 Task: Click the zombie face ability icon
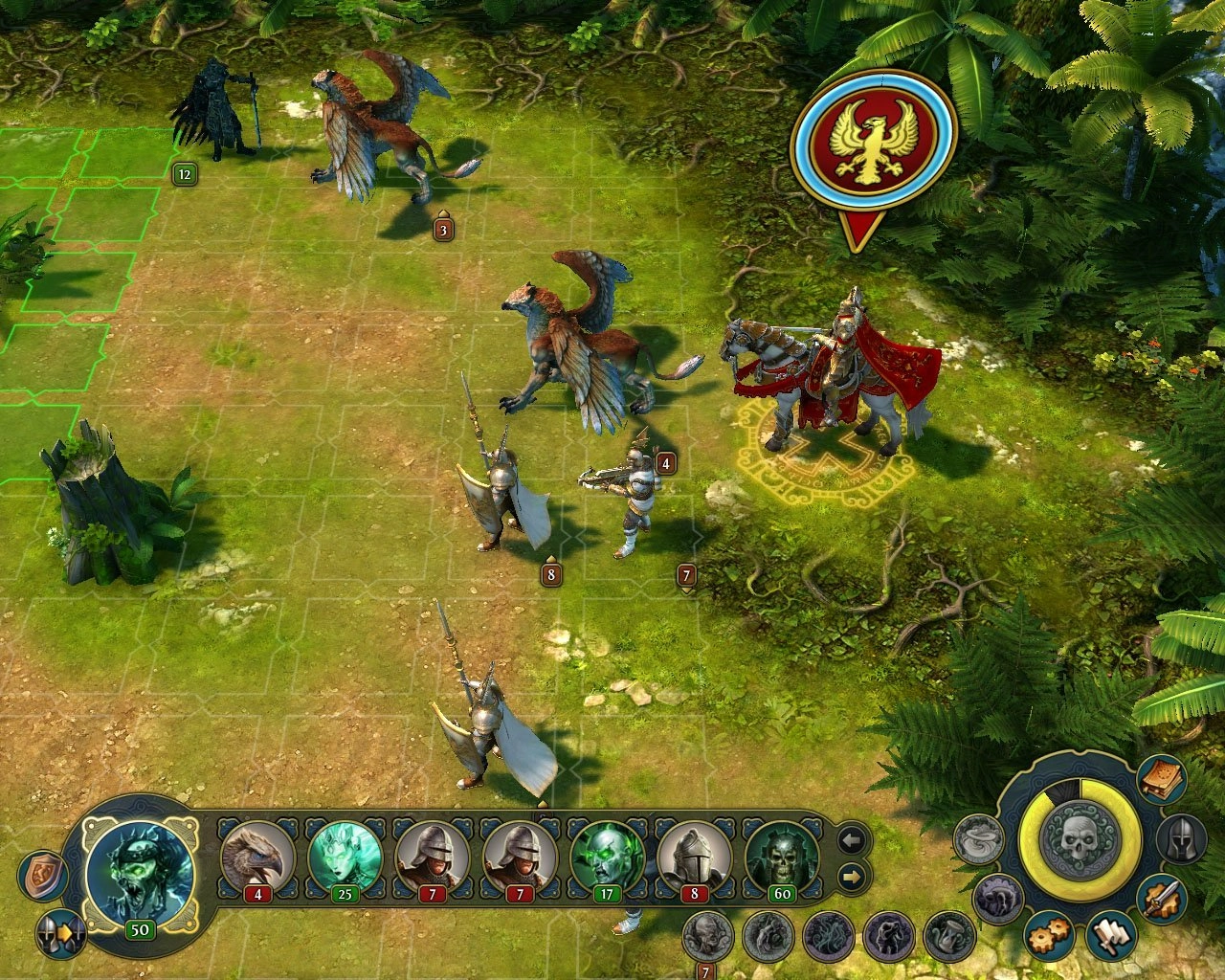(x=708, y=936)
